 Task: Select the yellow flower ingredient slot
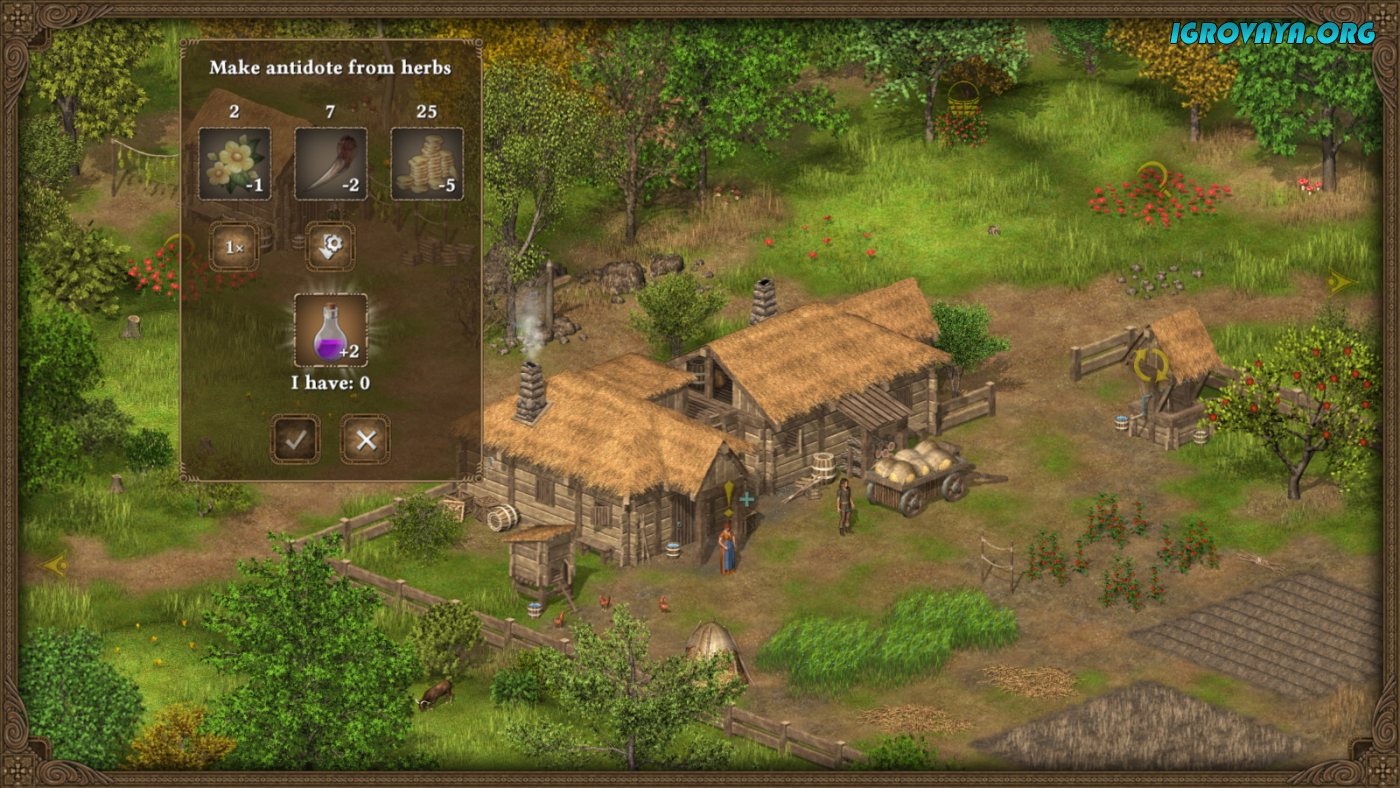(x=234, y=164)
